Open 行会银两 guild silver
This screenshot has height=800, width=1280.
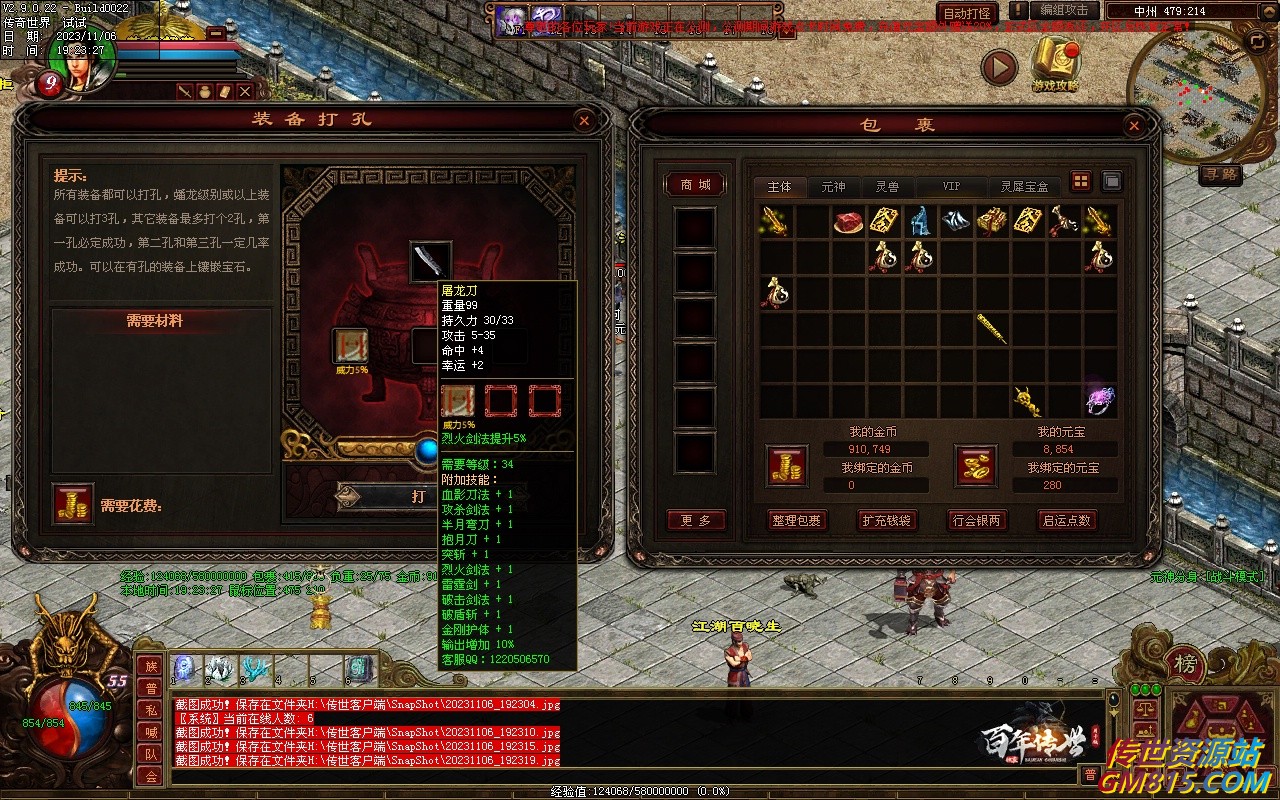(977, 520)
